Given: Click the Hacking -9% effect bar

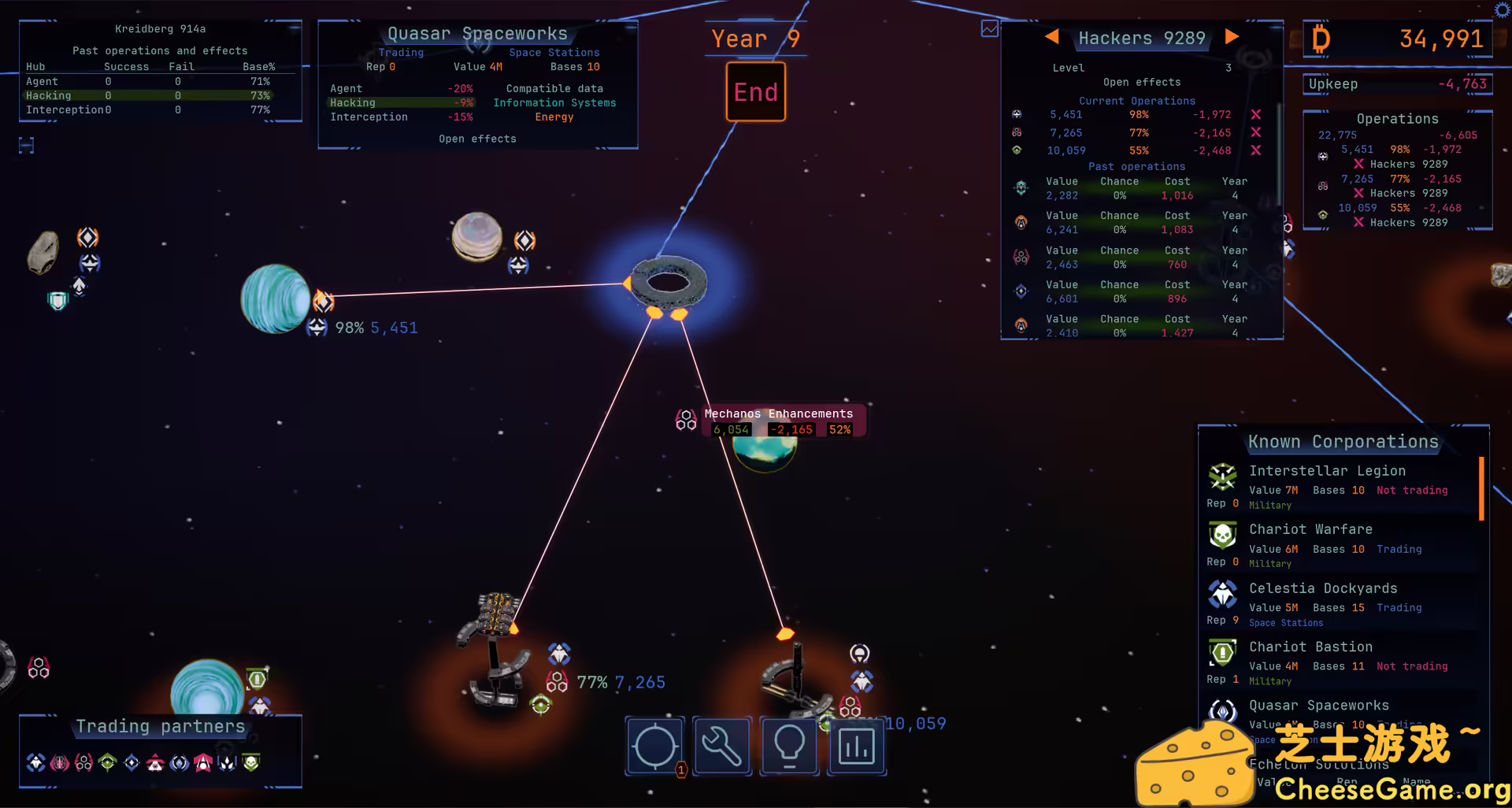Looking at the screenshot, I should click(x=400, y=102).
